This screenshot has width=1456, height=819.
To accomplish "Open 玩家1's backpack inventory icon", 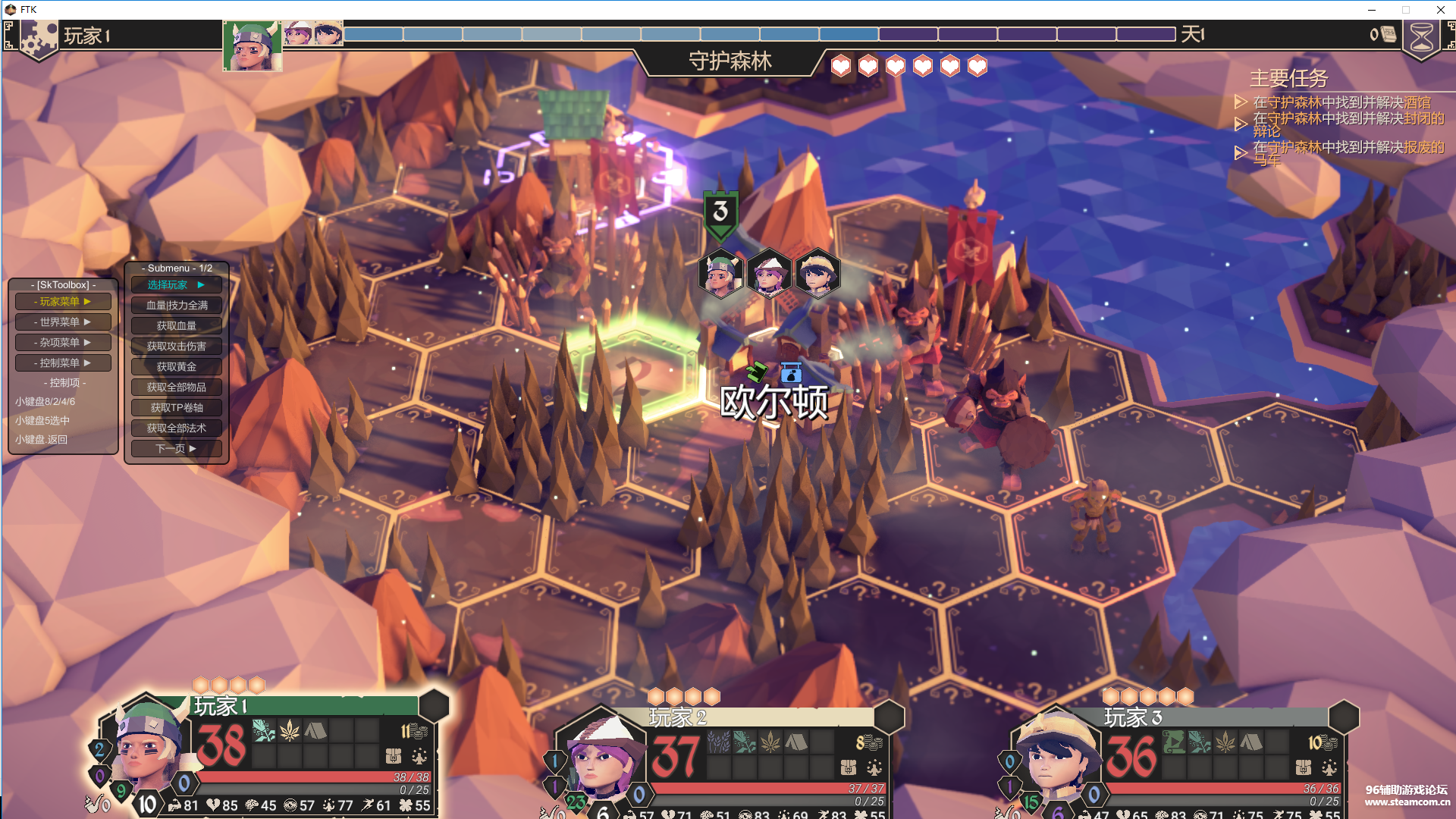I will click(x=393, y=756).
